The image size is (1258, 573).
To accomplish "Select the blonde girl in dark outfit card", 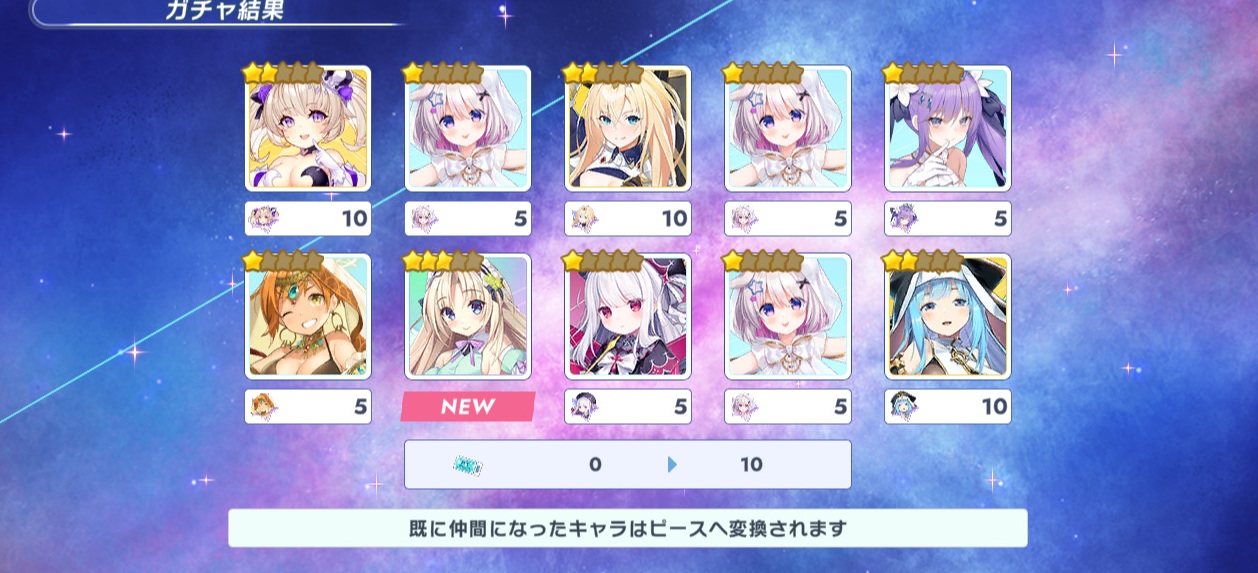I will tap(628, 129).
